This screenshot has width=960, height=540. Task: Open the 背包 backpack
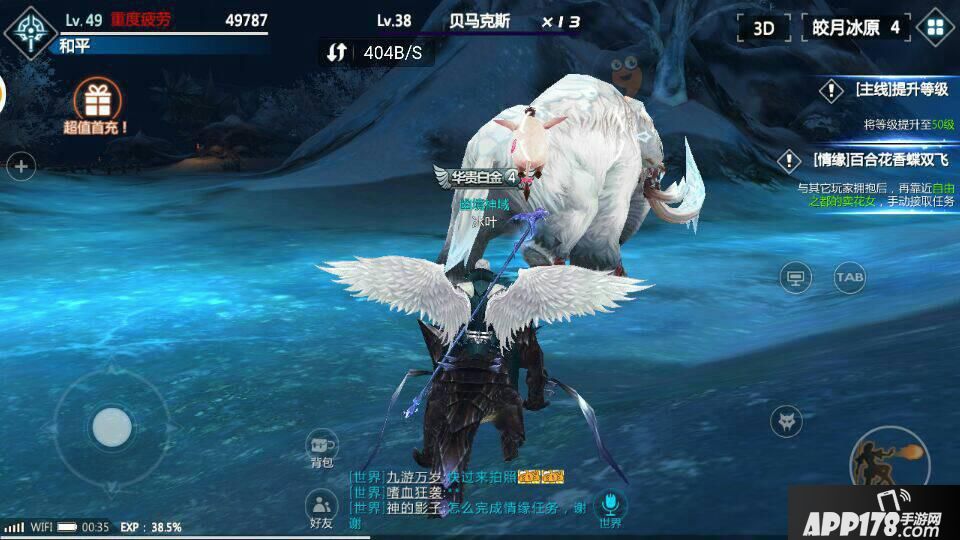tap(321, 450)
